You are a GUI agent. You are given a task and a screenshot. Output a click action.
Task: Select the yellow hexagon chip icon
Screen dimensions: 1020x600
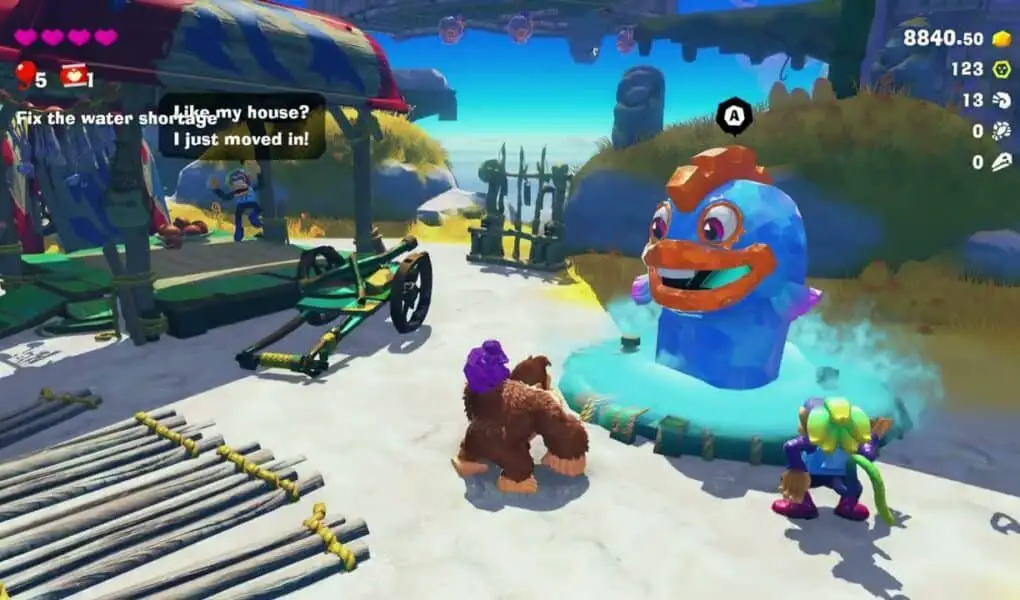(x=1001, y=69)
